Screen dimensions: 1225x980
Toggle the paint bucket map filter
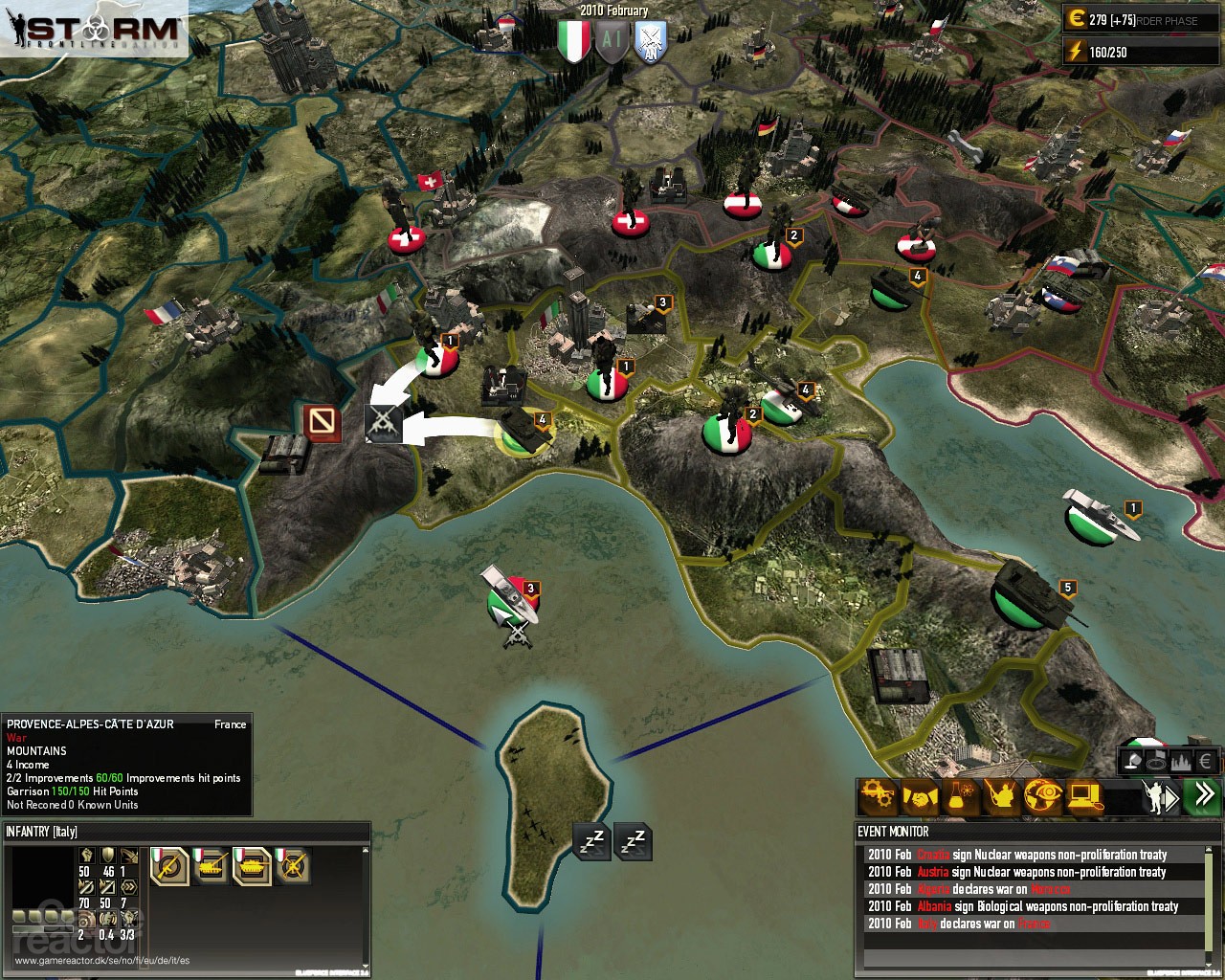[x=1131, y=762]
